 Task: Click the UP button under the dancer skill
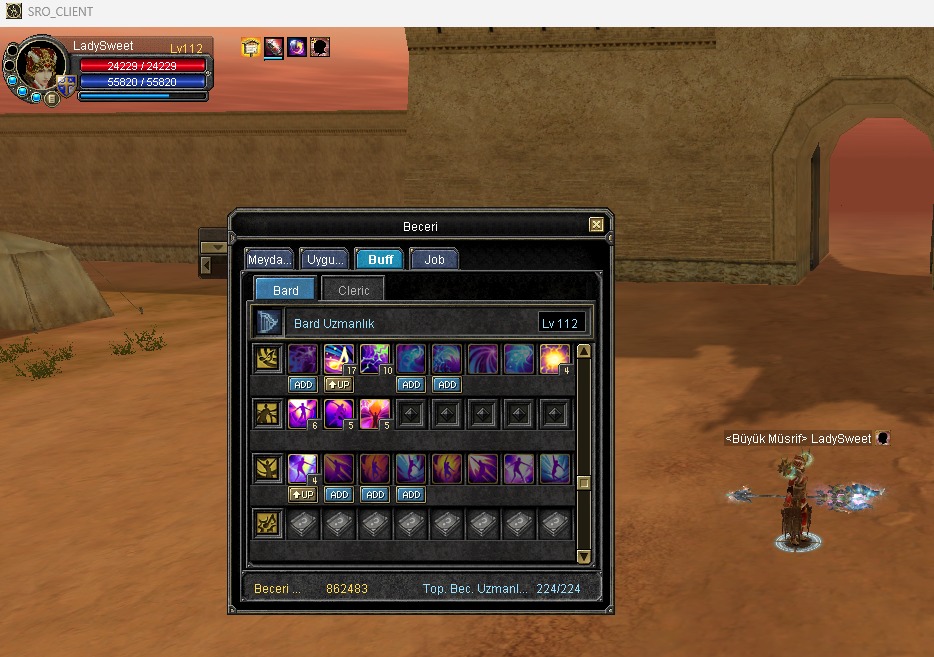click(x=302, y=494)
